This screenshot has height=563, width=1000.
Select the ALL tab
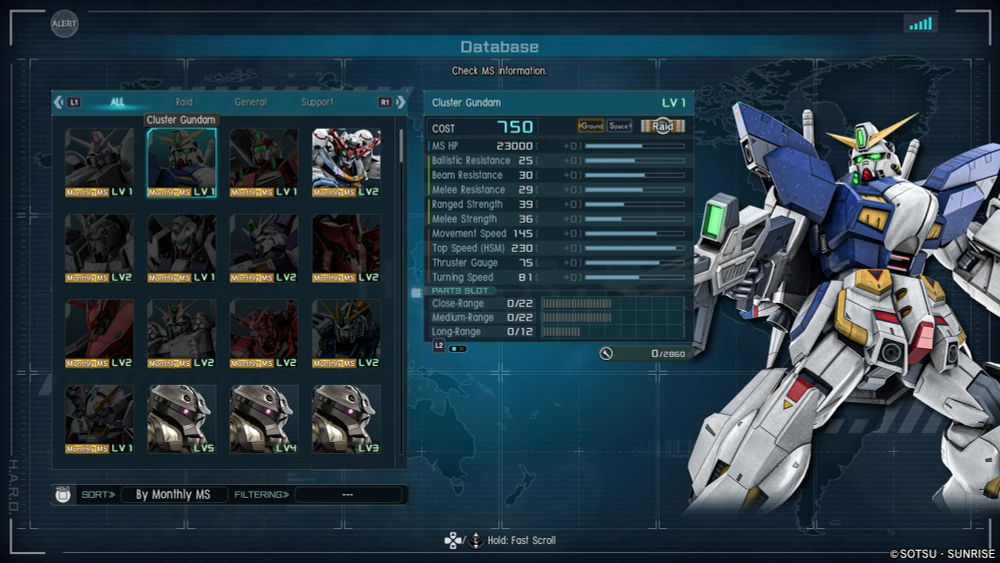tap(118, 102)
